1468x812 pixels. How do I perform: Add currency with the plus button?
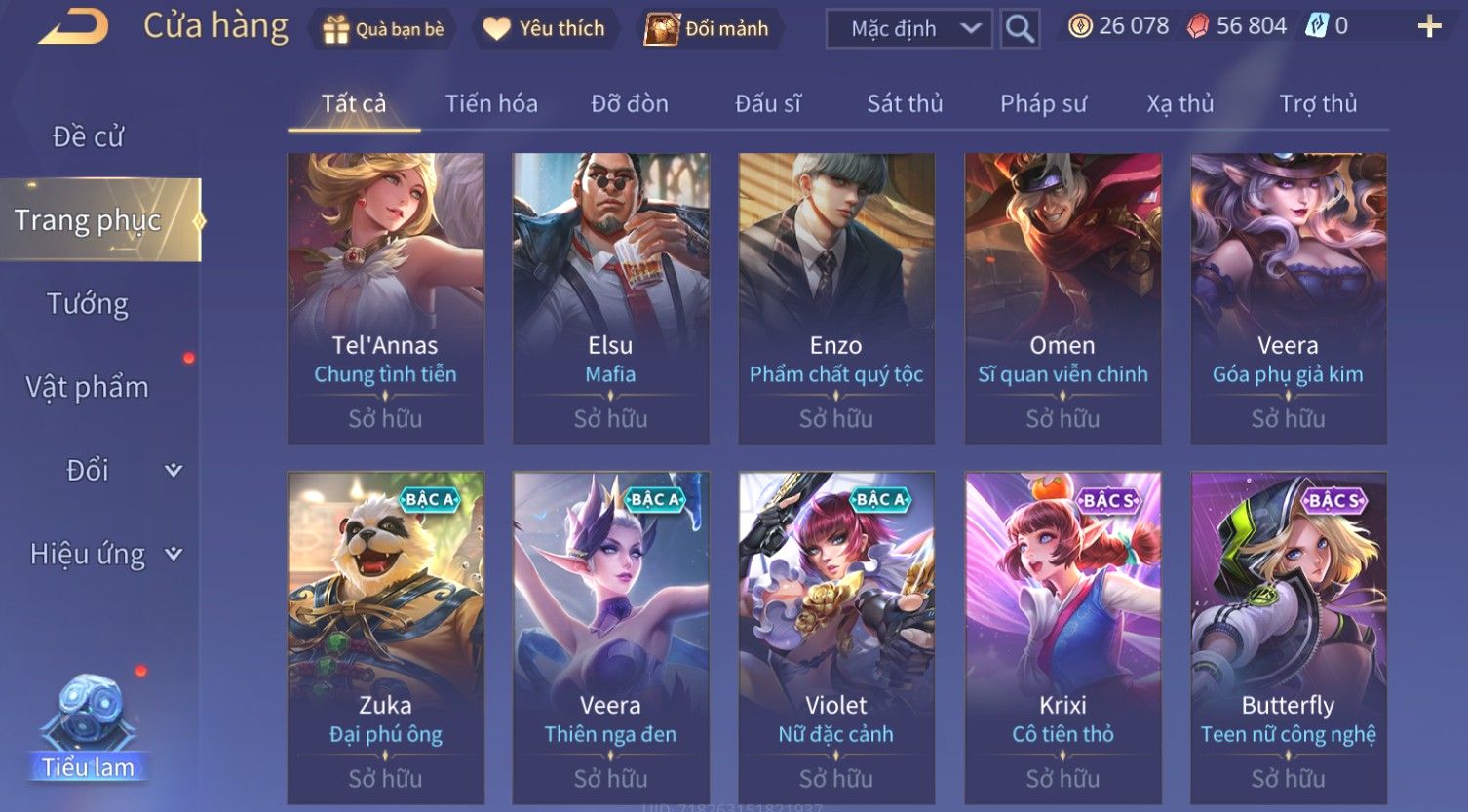[1429, 26]
